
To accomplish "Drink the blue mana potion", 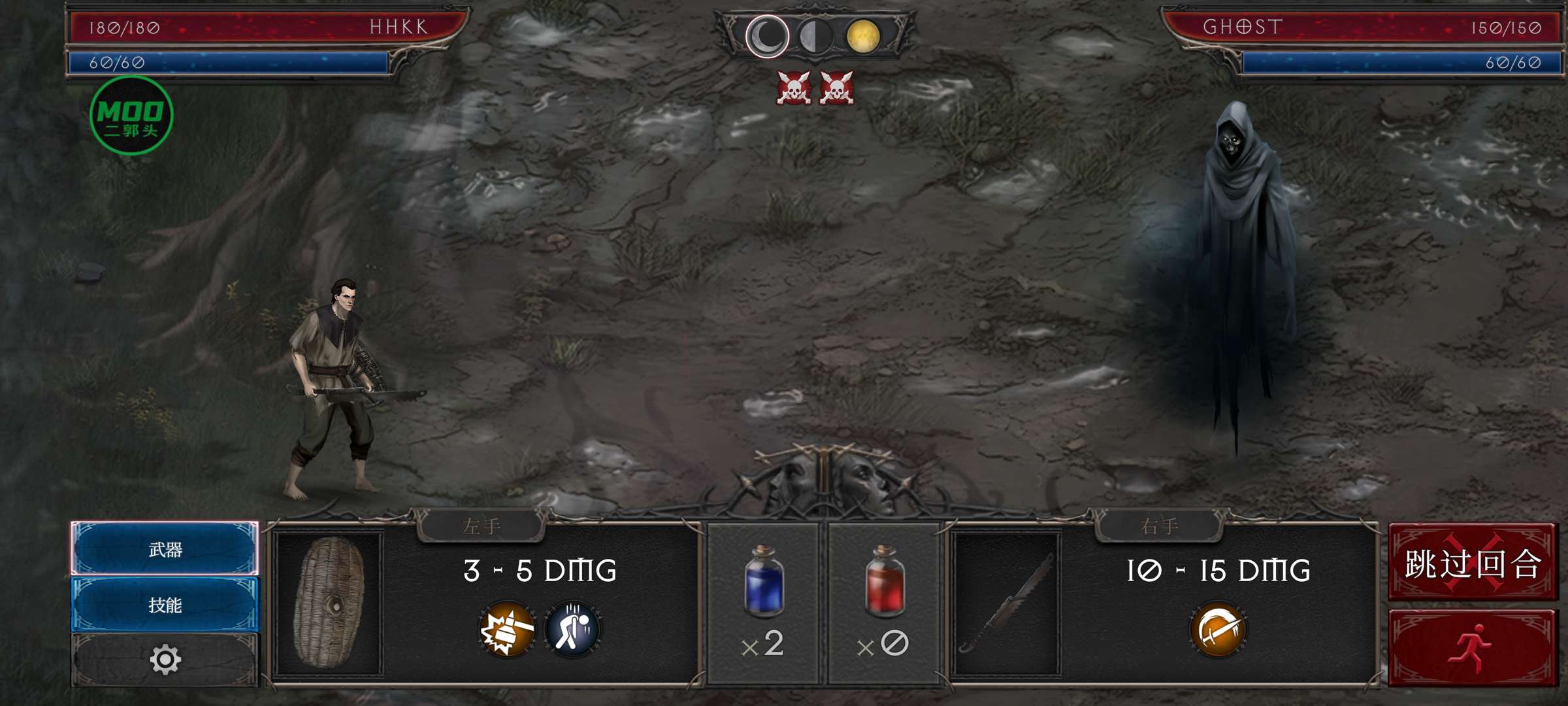I will [x=763, y=582].
